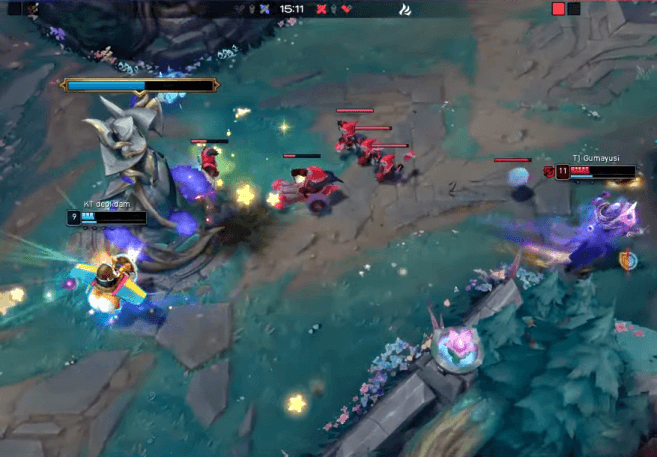The width and height of the screenshot is (657, 457).
Task: Click the white flame icon in top bar
Action: [x=405, y=10]
